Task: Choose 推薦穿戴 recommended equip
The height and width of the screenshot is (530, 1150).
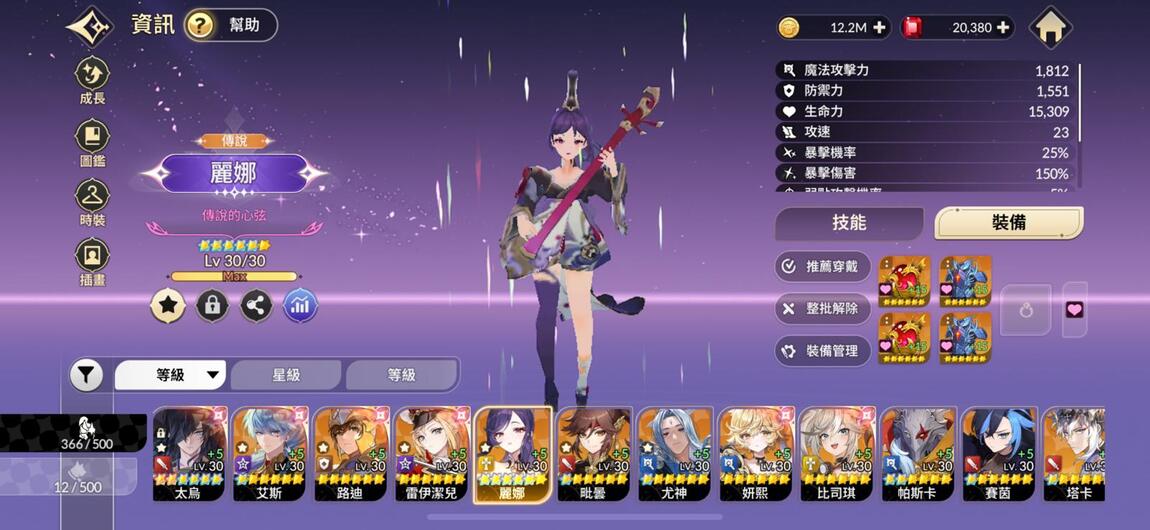Action: 823,267
